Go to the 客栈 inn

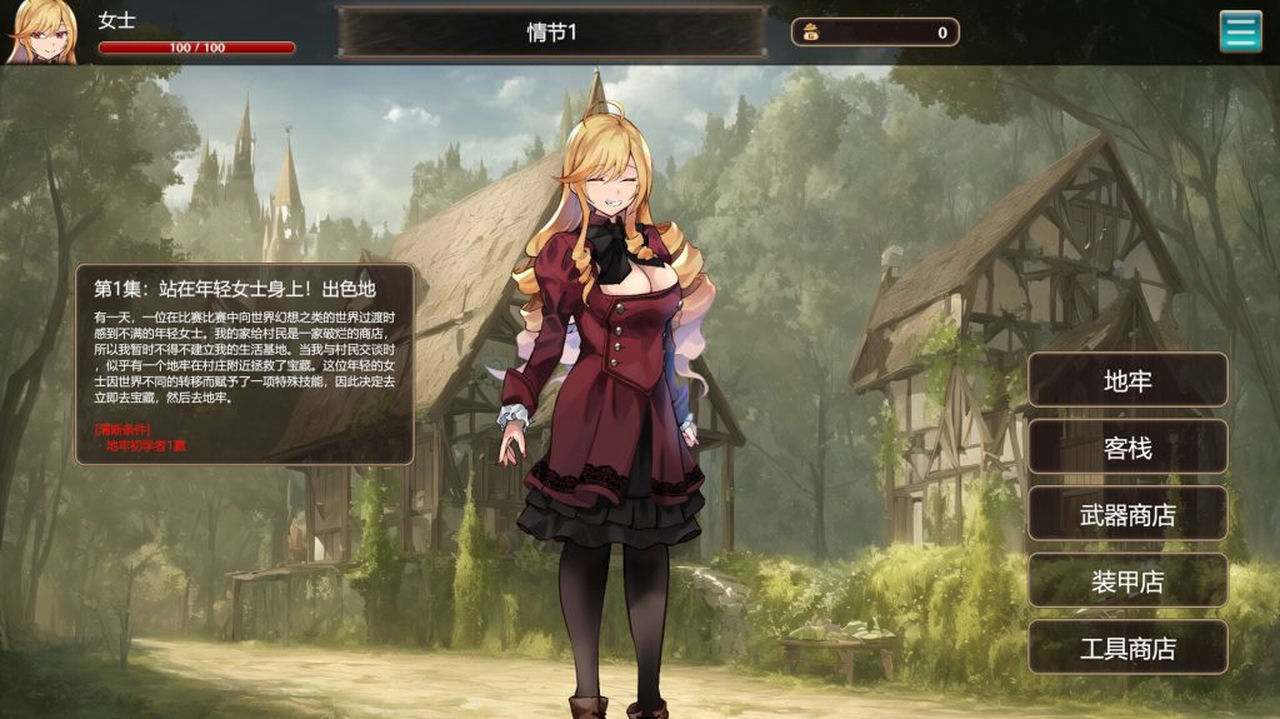pos(1127,447)
